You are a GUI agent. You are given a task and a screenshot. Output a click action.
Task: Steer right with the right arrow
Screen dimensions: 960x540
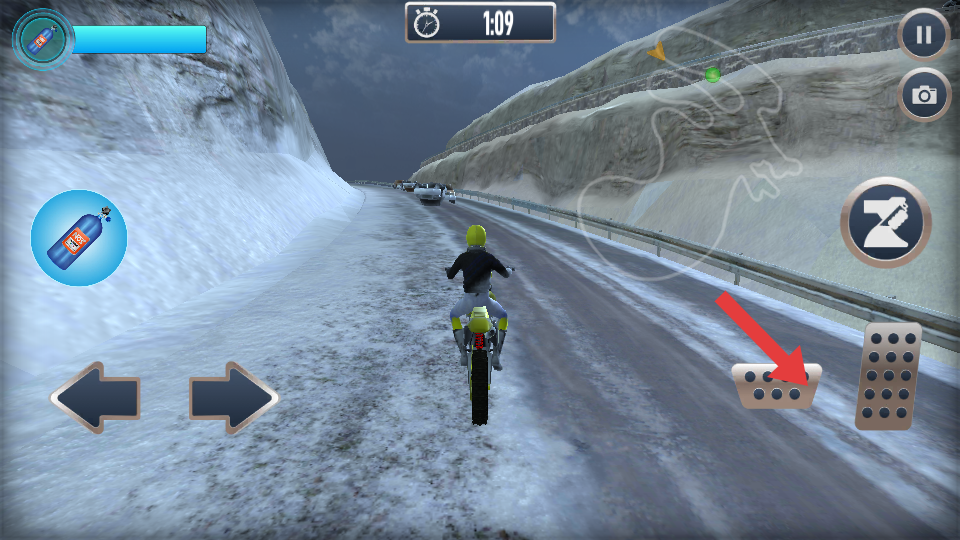point(234,398)
